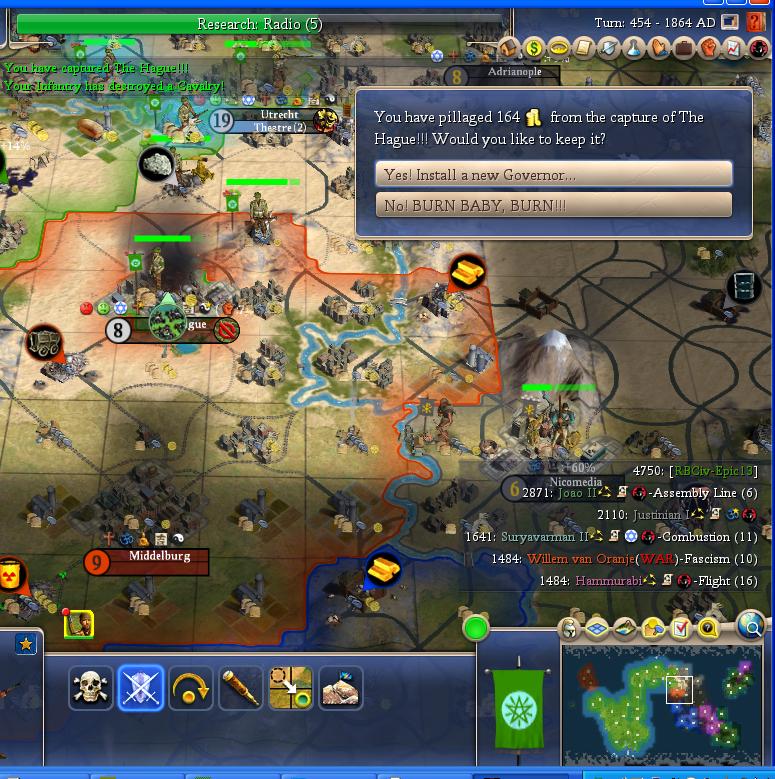Open the Civilopedia question mark book
The height and width of the screenshot is (779, 775).
click(x=756, y=22)
